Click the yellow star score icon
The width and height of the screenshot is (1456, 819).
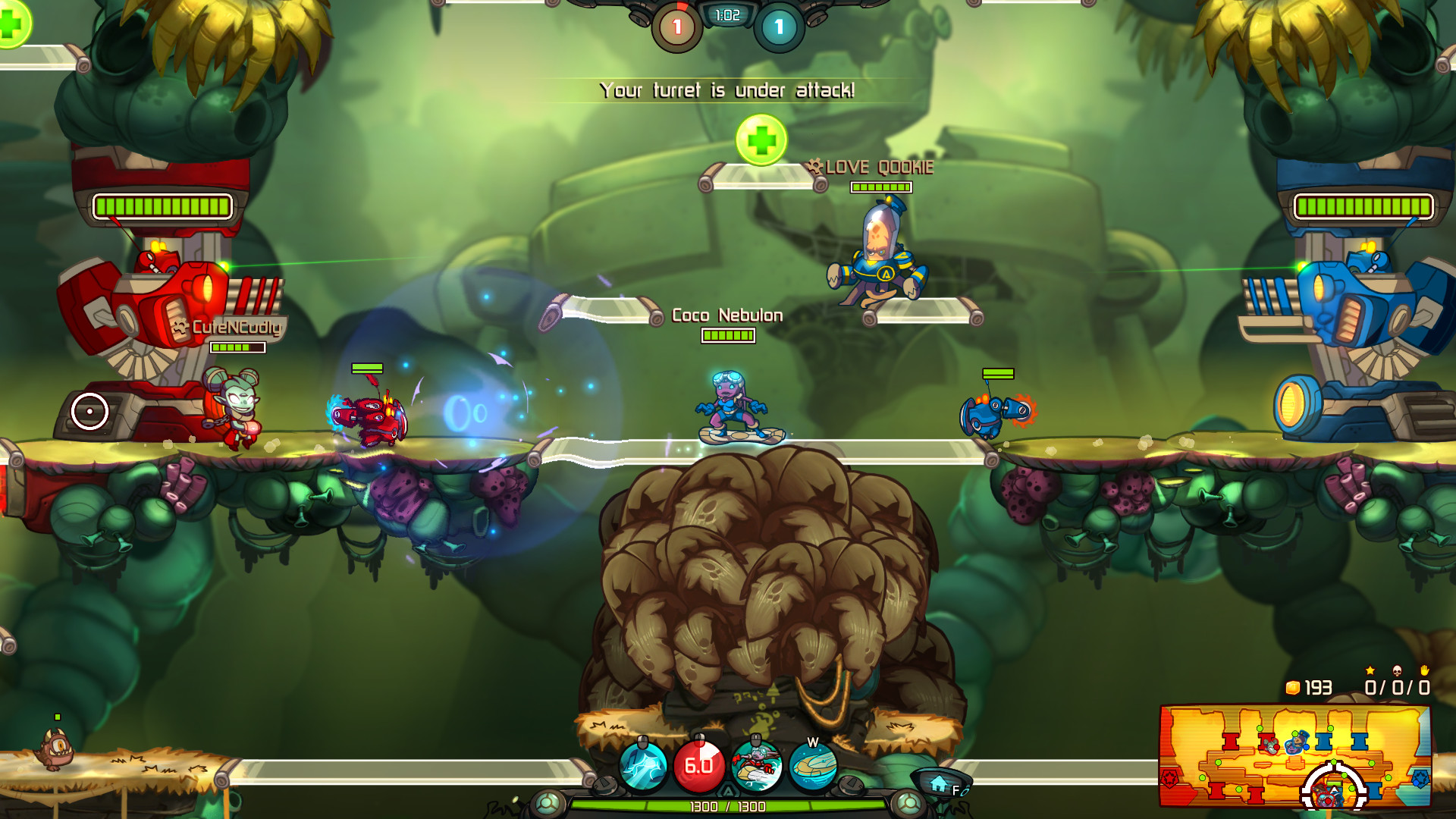[x=1370, y=670]
